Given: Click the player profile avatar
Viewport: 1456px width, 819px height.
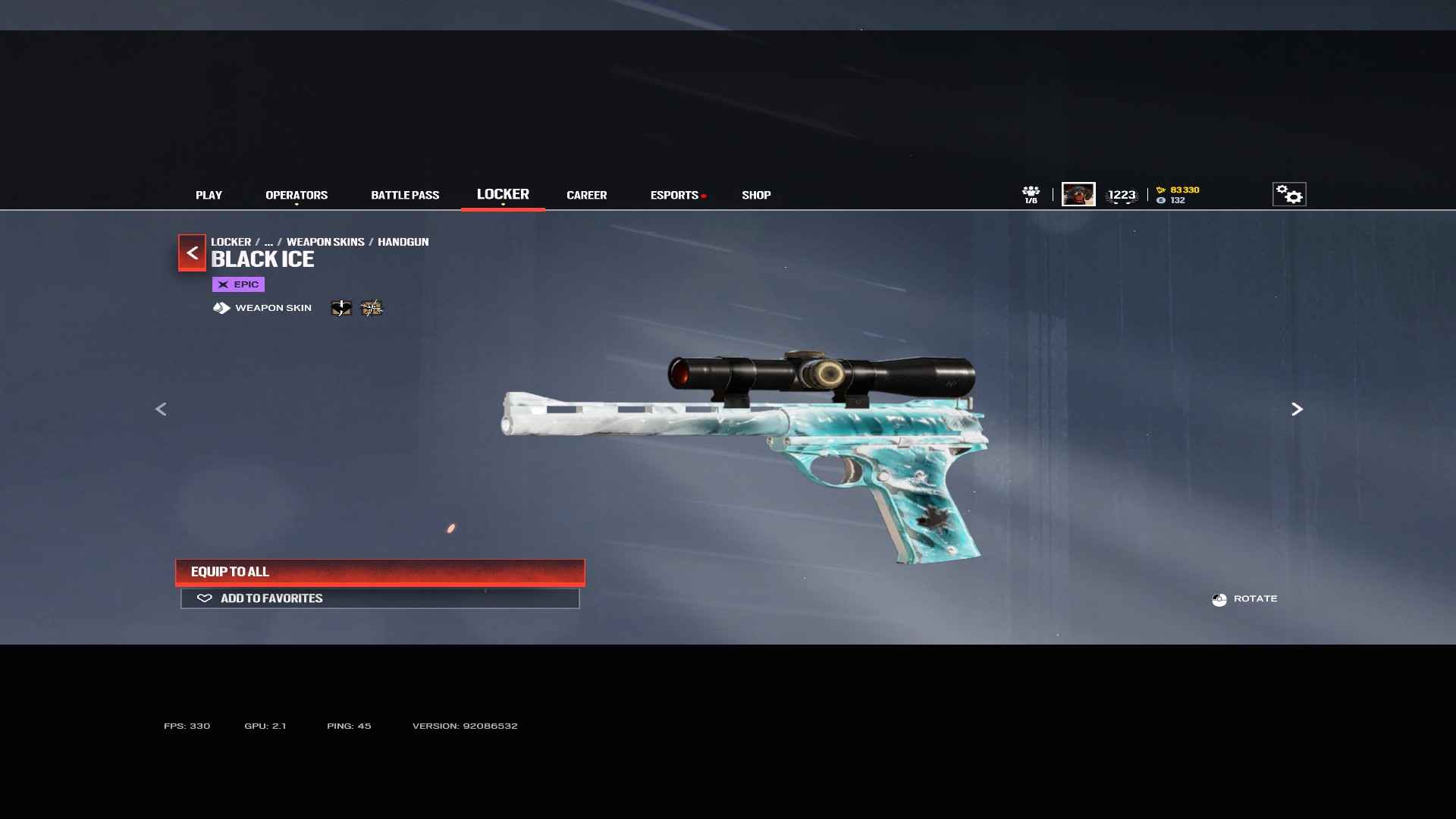Looking at the screenshot, I should 1078,194.
